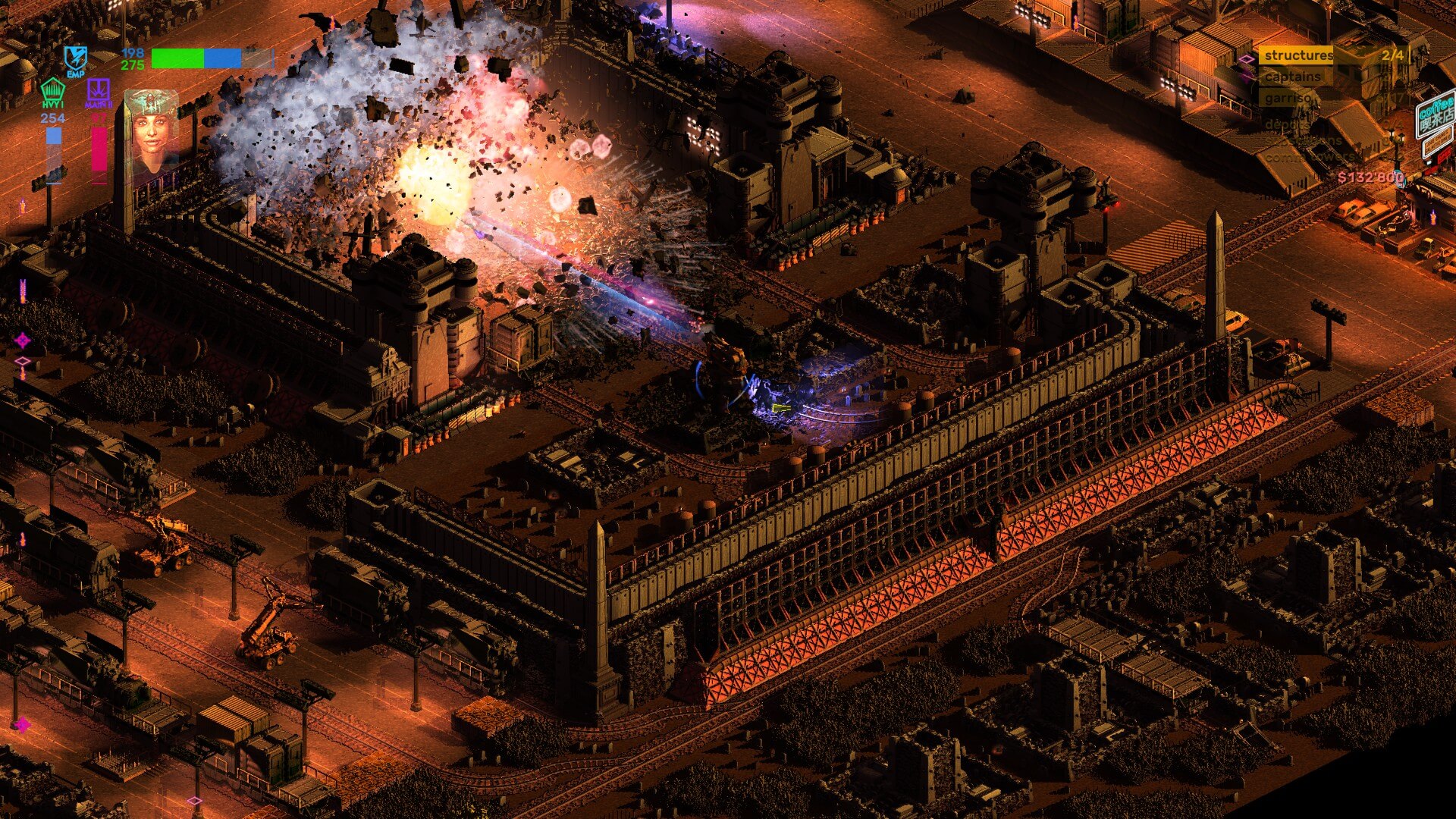
Task: Click the neon coffee shop sign
Action: tap(1436, 115)
